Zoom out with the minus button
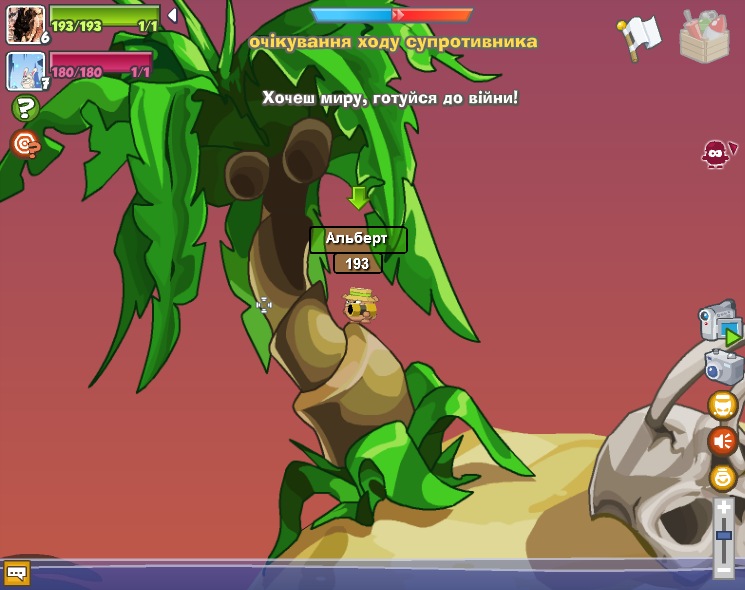This screenshot has width=745, height=590. [x=724, y=569]
